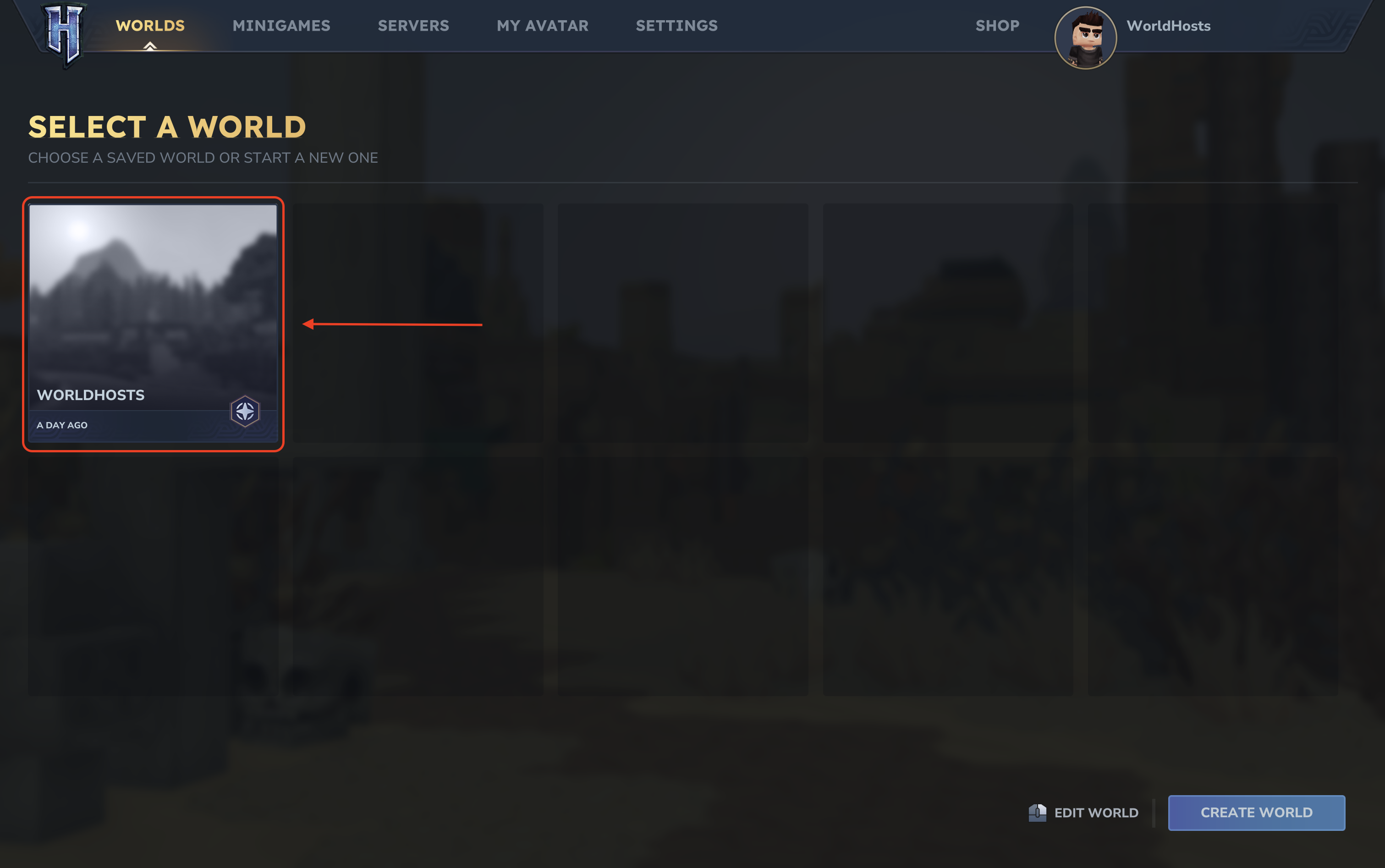
Task: Click the Hytale H logo
Action: pos(64,33)
